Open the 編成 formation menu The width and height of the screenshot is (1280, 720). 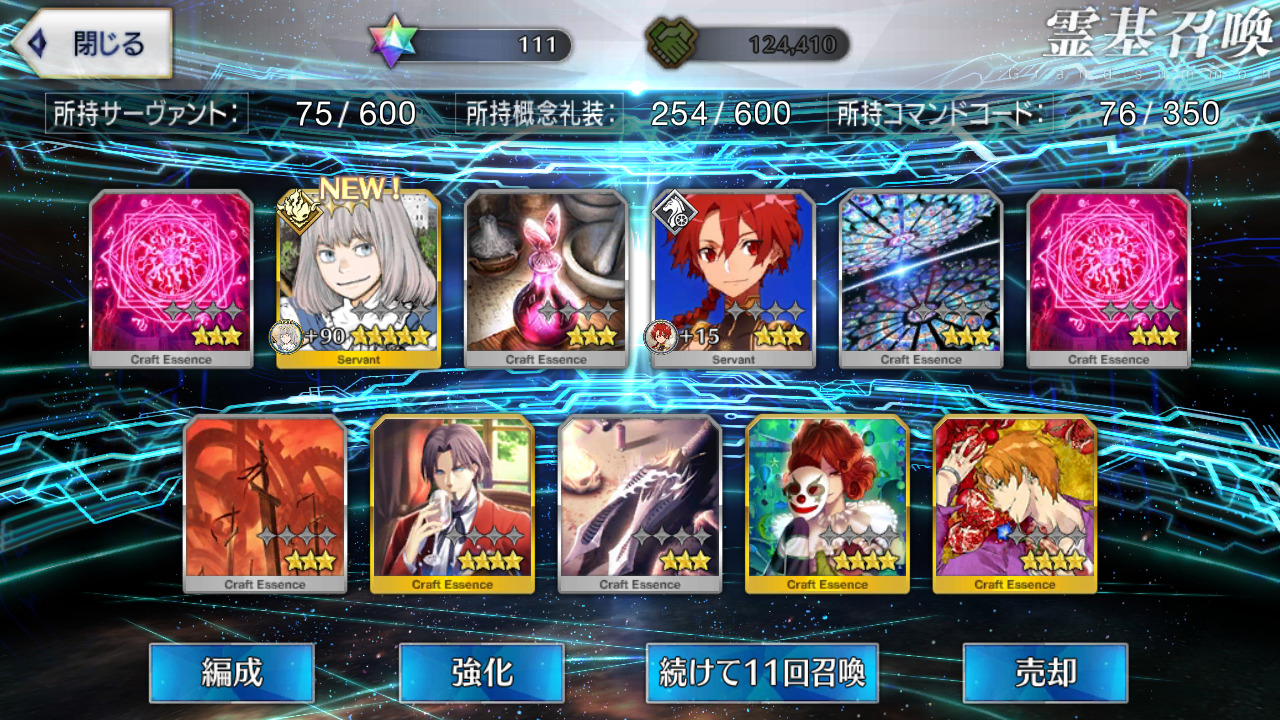(x=232, y=672)
